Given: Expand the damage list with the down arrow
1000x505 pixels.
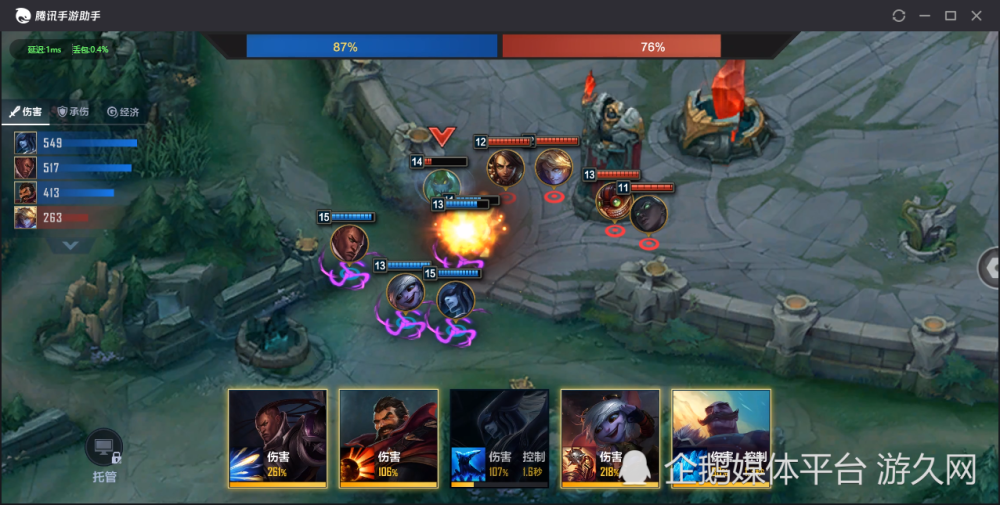Looking at the screenshot, I should [x=69, y=244].
